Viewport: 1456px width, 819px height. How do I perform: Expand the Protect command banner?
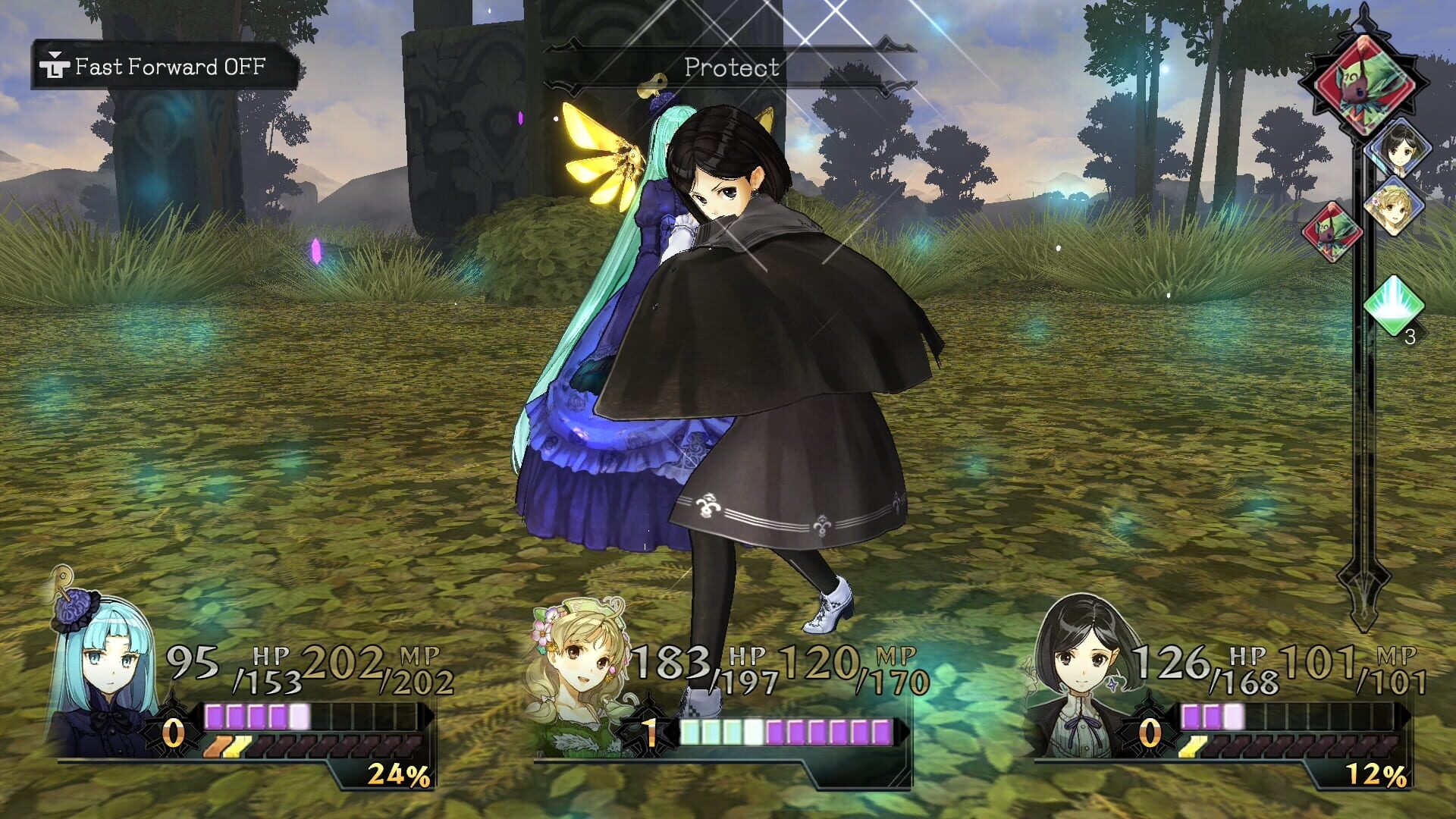pyautogui.click(x=730, y=67)
